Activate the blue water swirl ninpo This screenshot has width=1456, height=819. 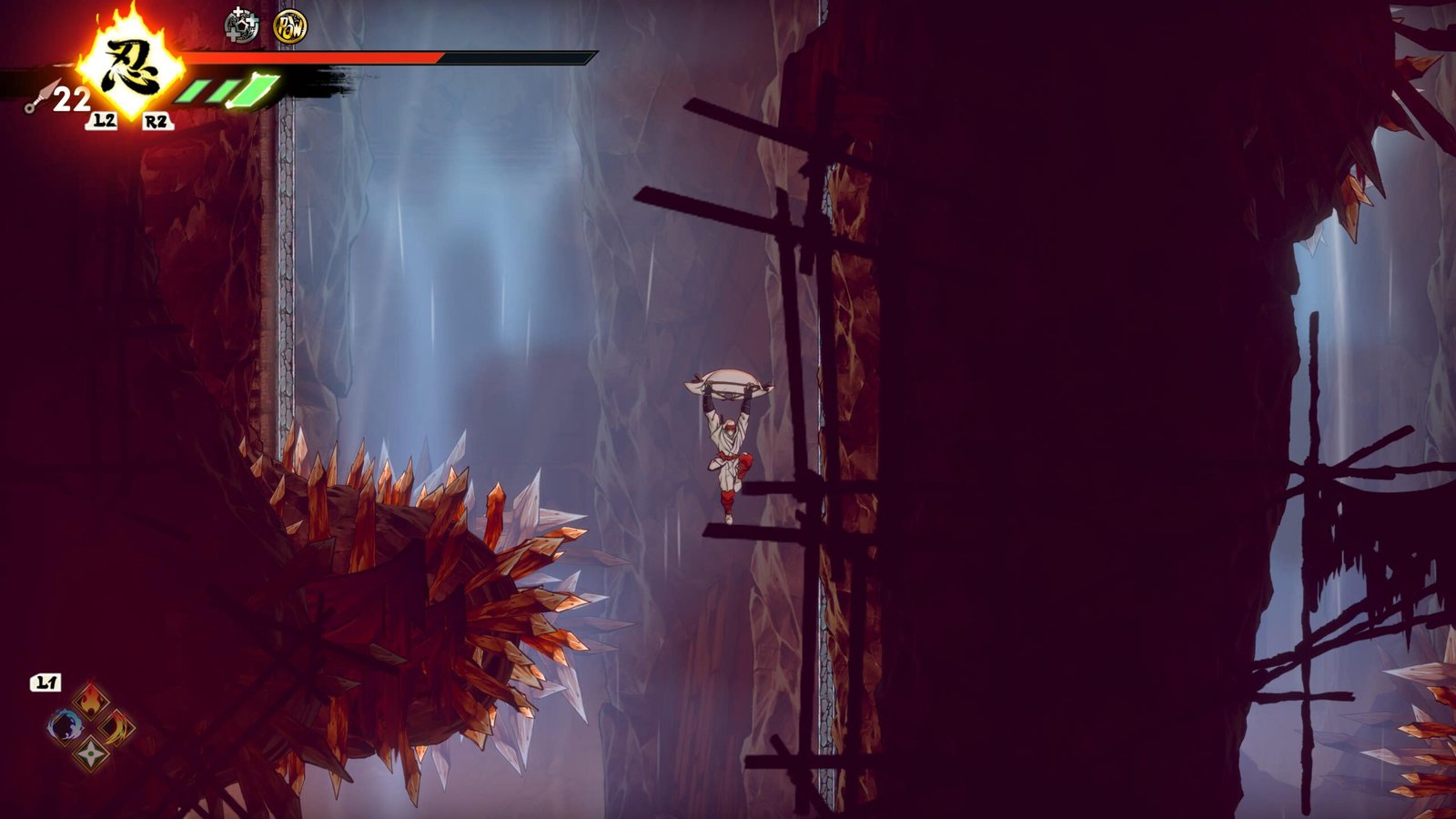(66, 727)
